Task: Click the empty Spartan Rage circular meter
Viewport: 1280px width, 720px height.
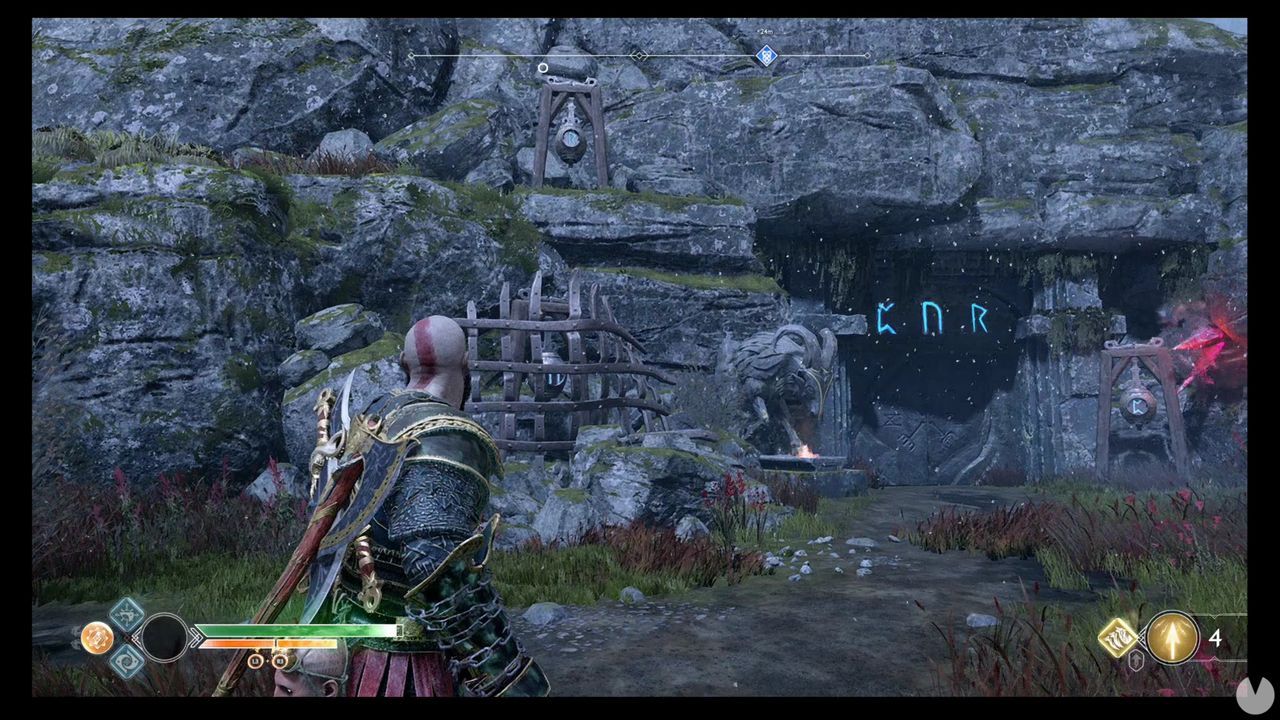Action: click(x=163, y=638)
